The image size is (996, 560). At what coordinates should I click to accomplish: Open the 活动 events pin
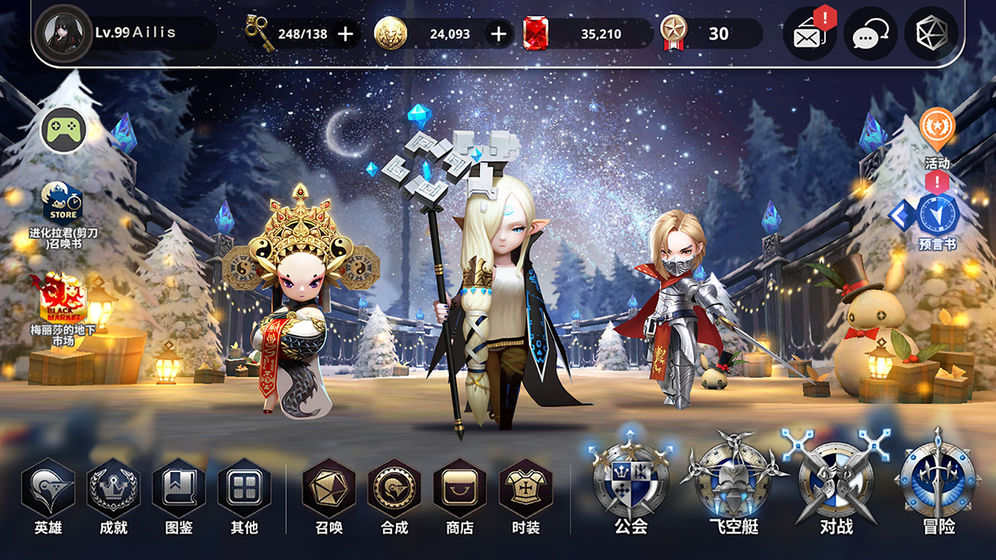937,130
